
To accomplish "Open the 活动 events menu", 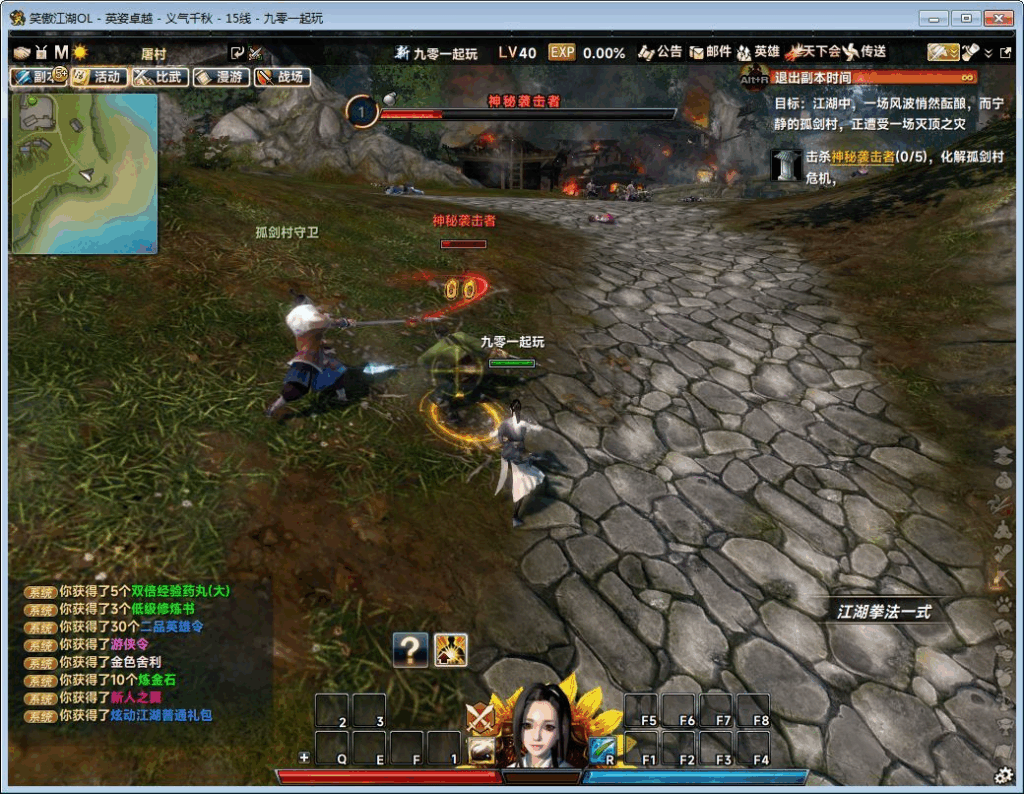I will coord(99,76).
